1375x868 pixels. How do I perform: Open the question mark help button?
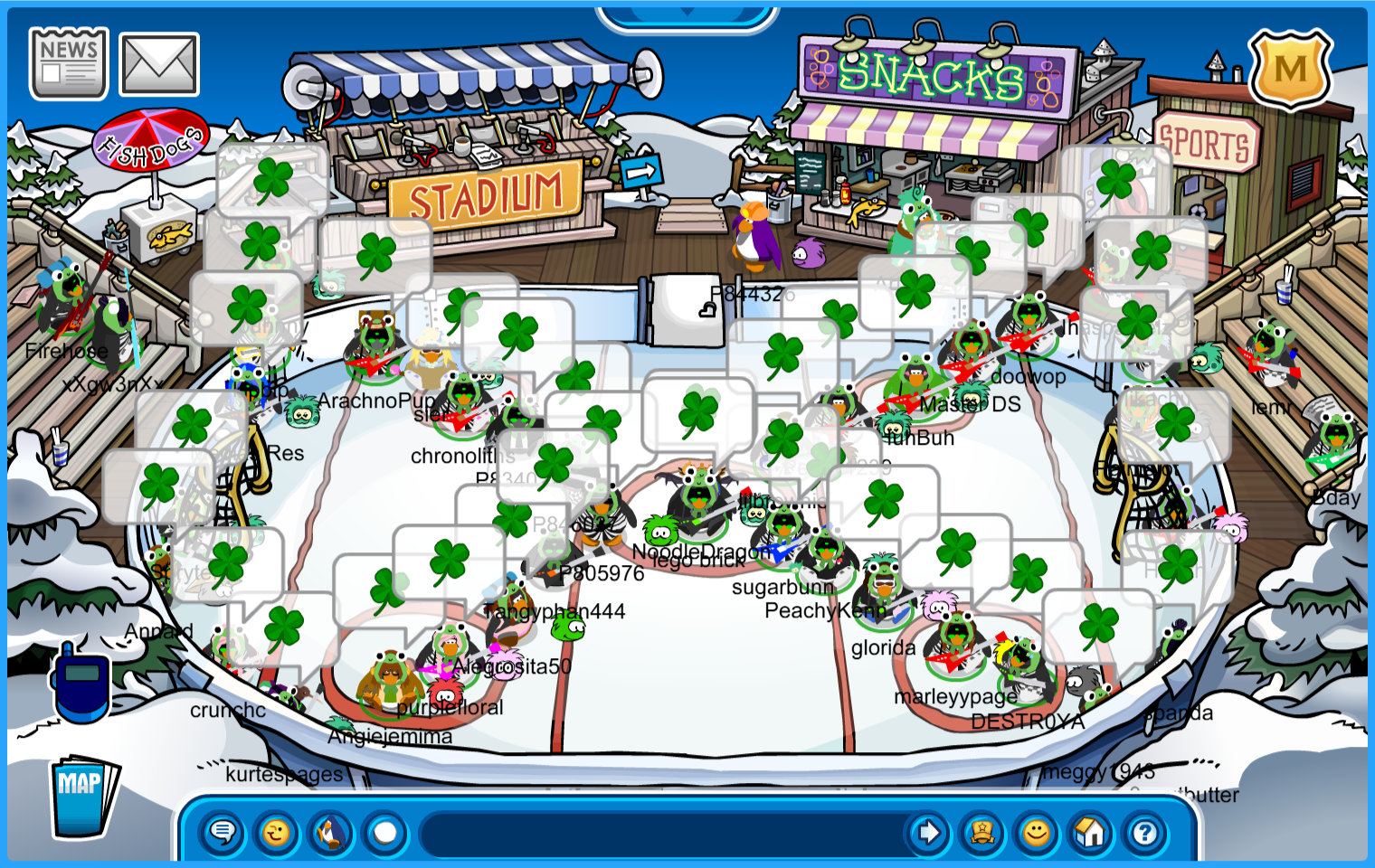1145,832
